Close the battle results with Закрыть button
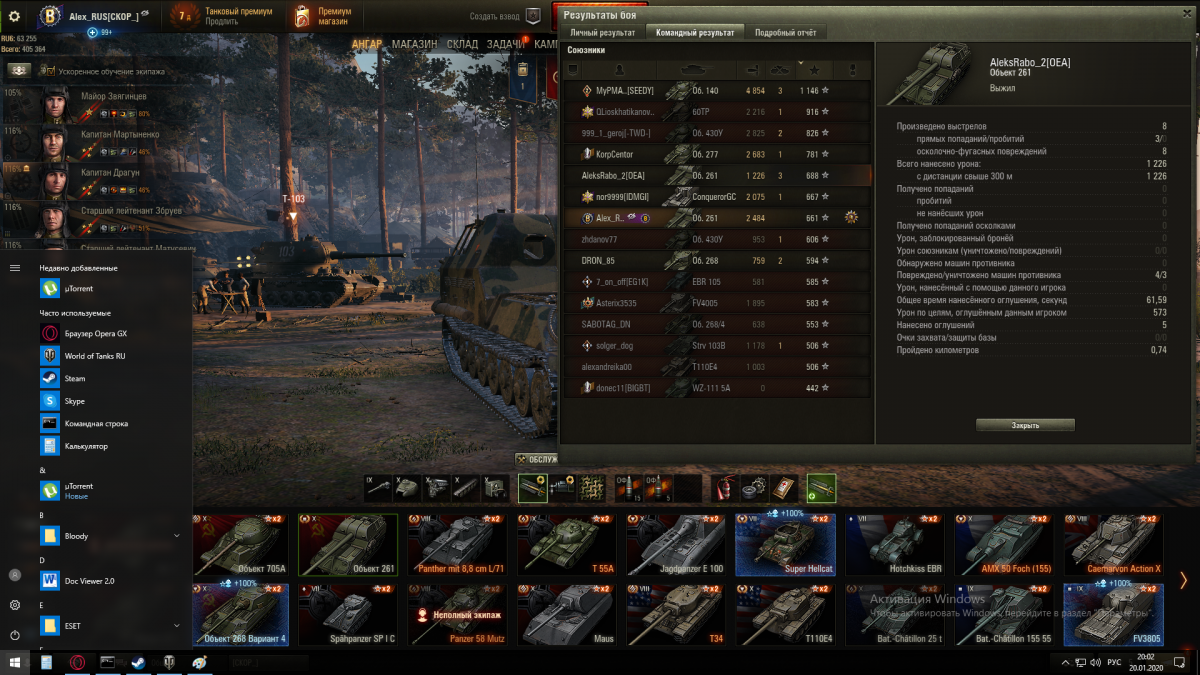 click(1025, 425)
